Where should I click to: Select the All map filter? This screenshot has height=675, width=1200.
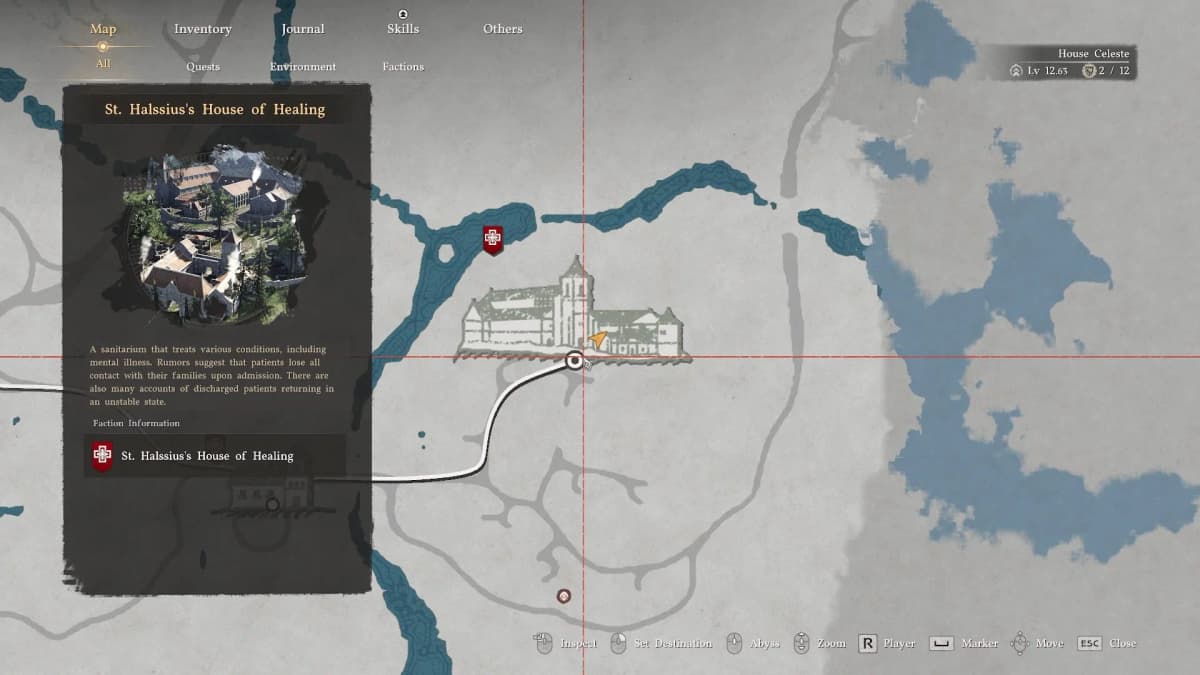tap(103, 64)
